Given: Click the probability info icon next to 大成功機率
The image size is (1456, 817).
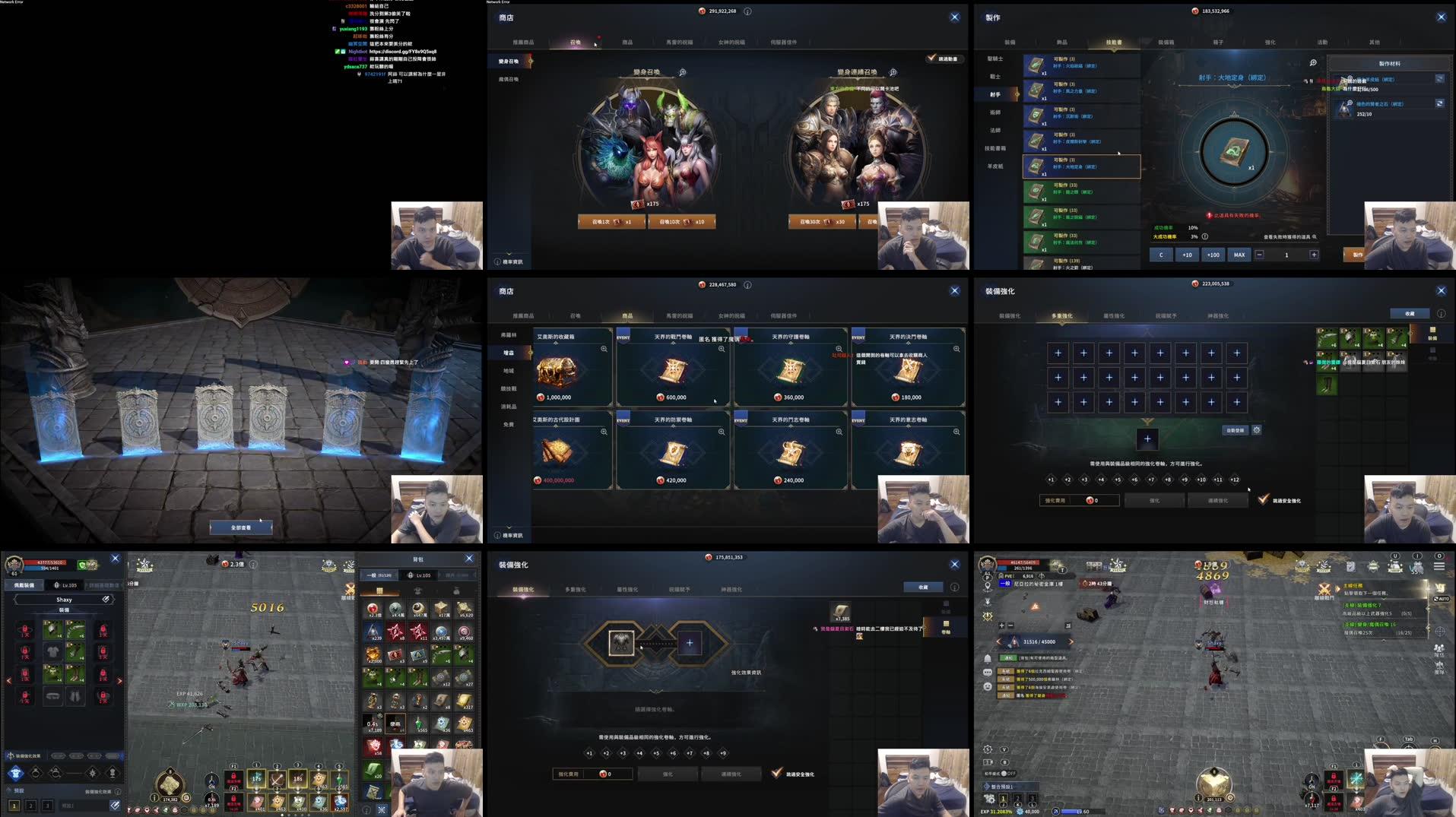Looking at the screenshot, I should pos(1206,236).
